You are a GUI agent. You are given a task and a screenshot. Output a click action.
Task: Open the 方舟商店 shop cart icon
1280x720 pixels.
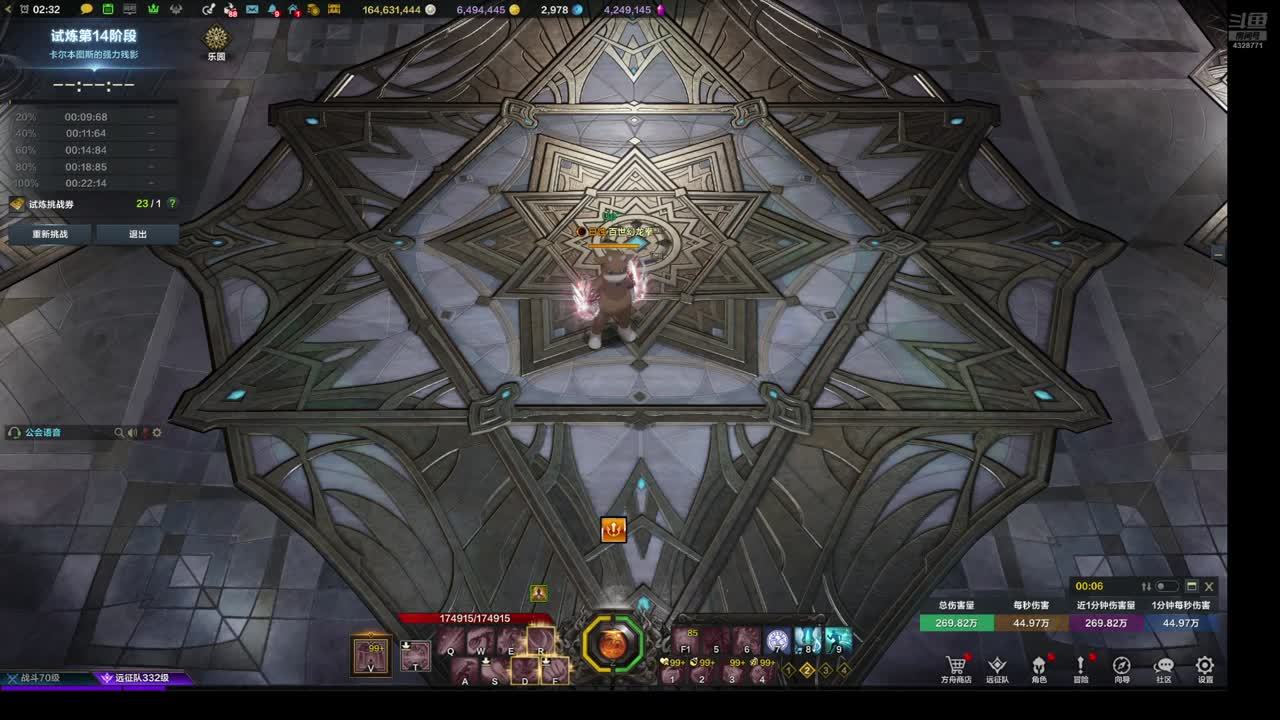pyautogui.click(x=955, y=667)
